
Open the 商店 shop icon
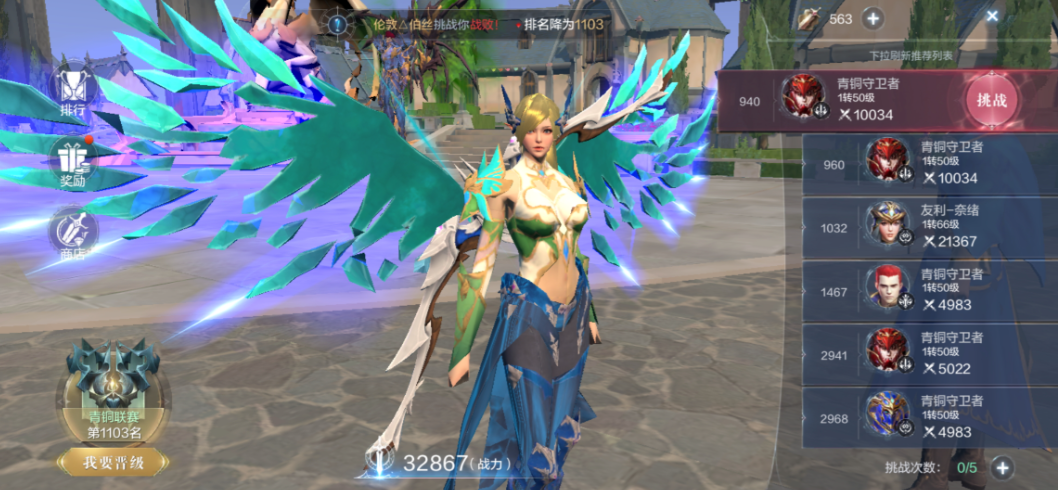[x=72, y=233]
